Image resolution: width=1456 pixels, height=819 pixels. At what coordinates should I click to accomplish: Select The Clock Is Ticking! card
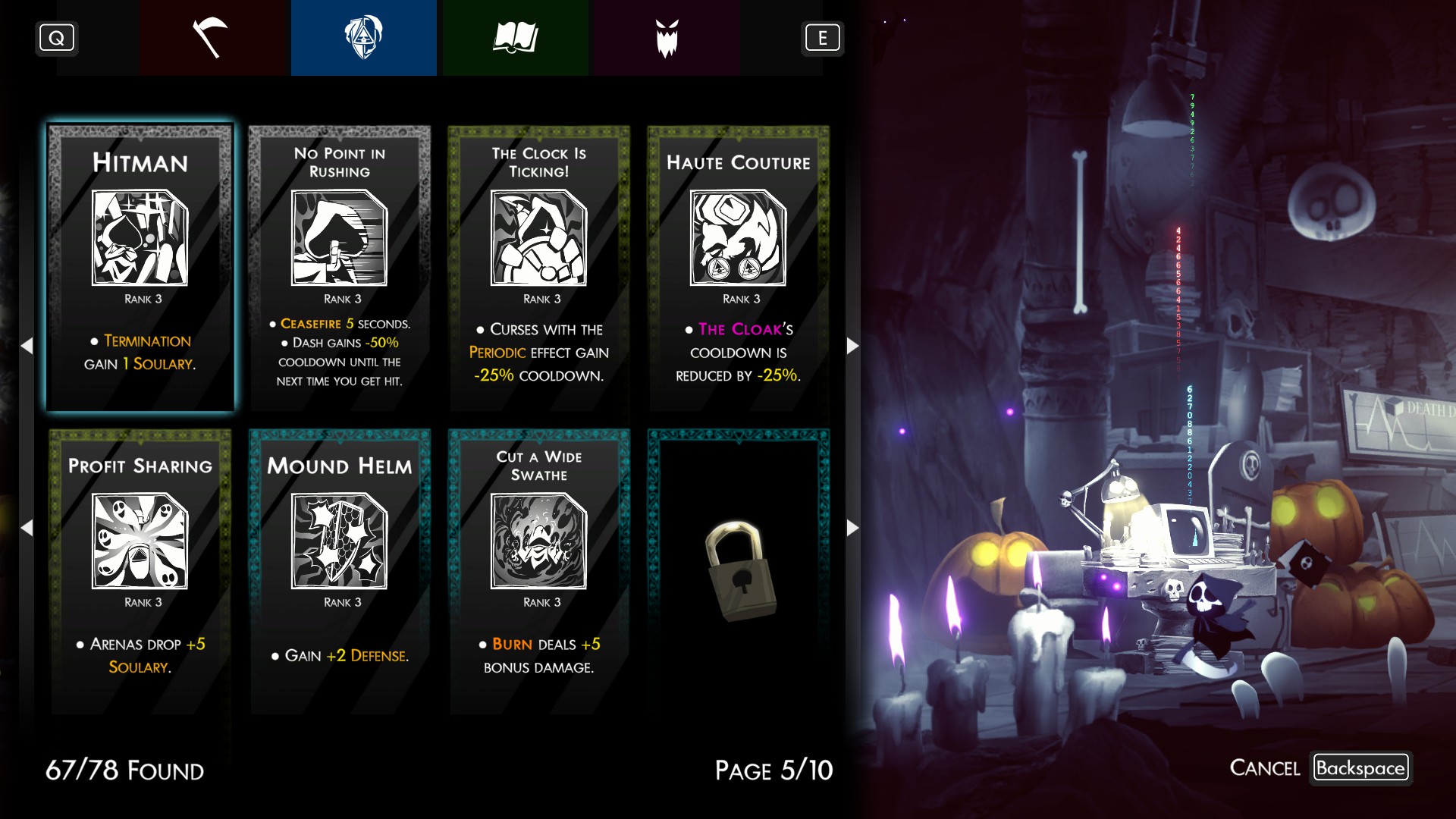click(539, 268)
